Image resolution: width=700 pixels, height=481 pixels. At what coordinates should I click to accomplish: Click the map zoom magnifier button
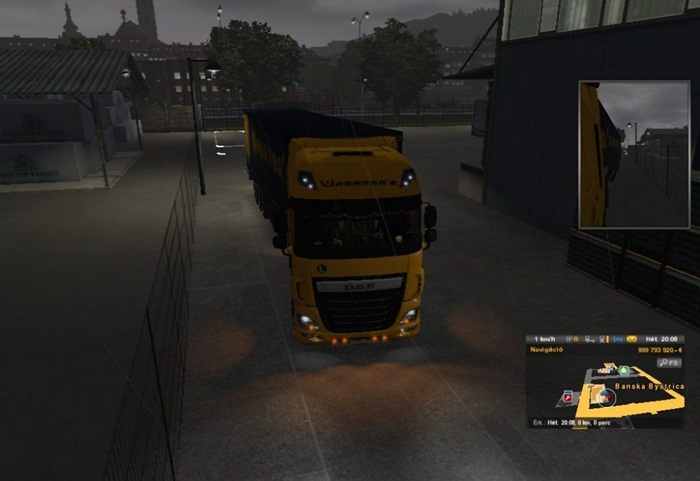664,363
